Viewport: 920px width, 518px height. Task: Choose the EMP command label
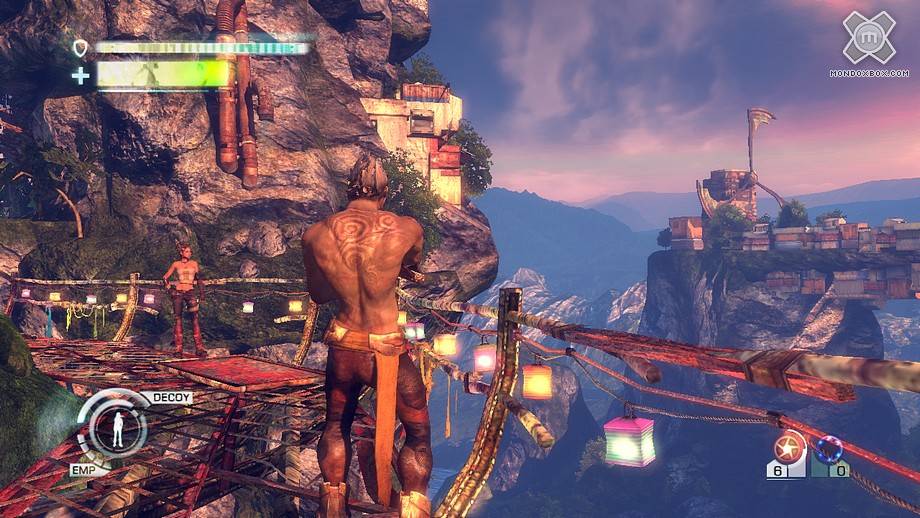83,466
